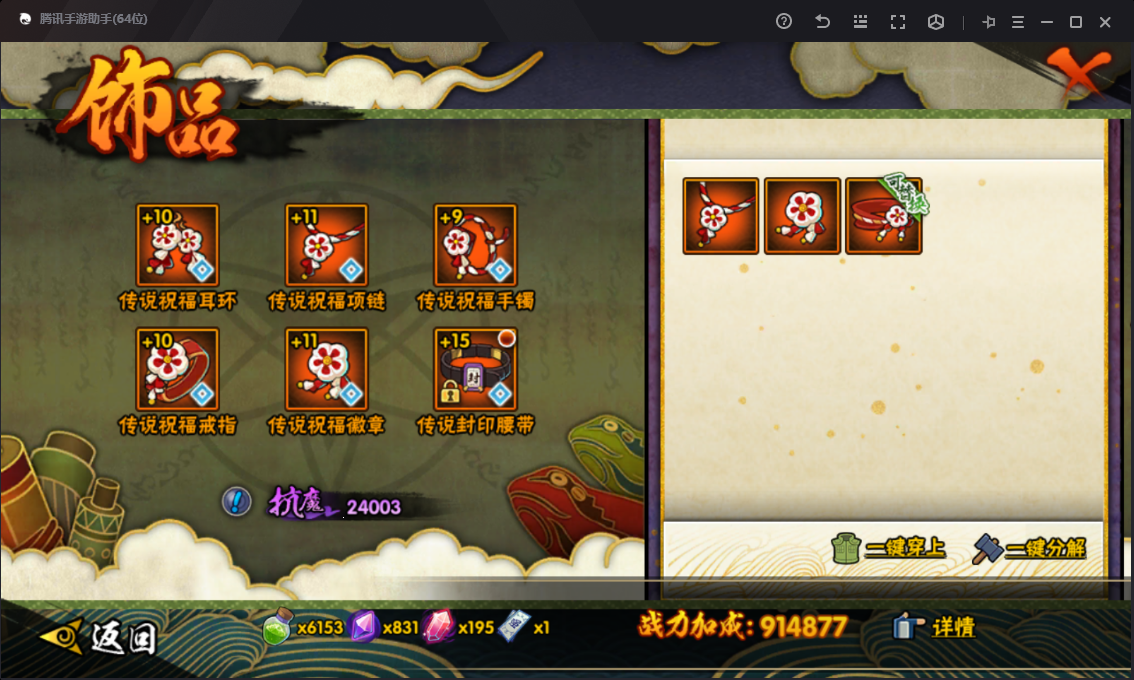
Task: Click the purple crystal currency icon
Action: (363, 627)
